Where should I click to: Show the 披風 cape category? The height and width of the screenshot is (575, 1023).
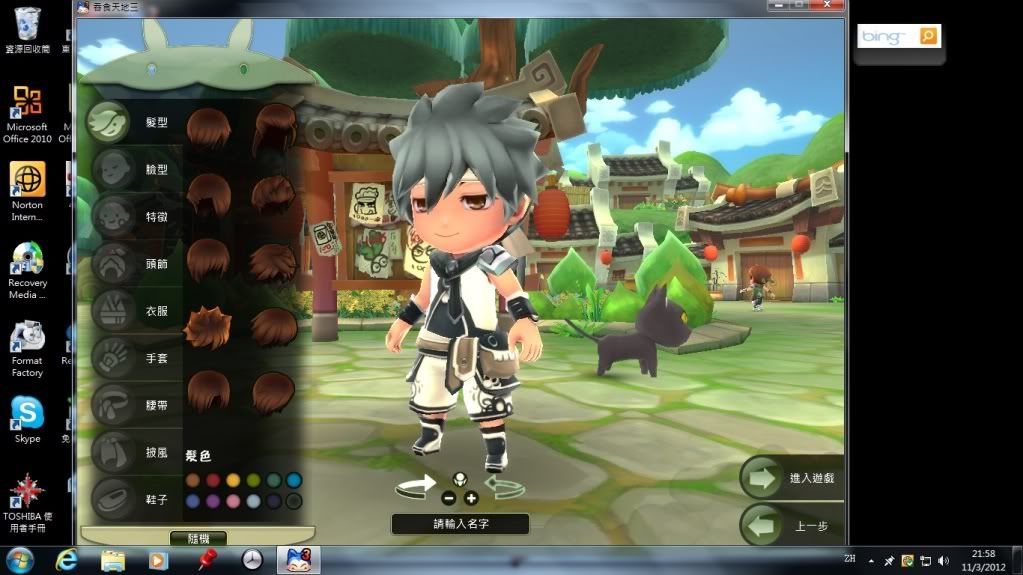click(110, 452)
